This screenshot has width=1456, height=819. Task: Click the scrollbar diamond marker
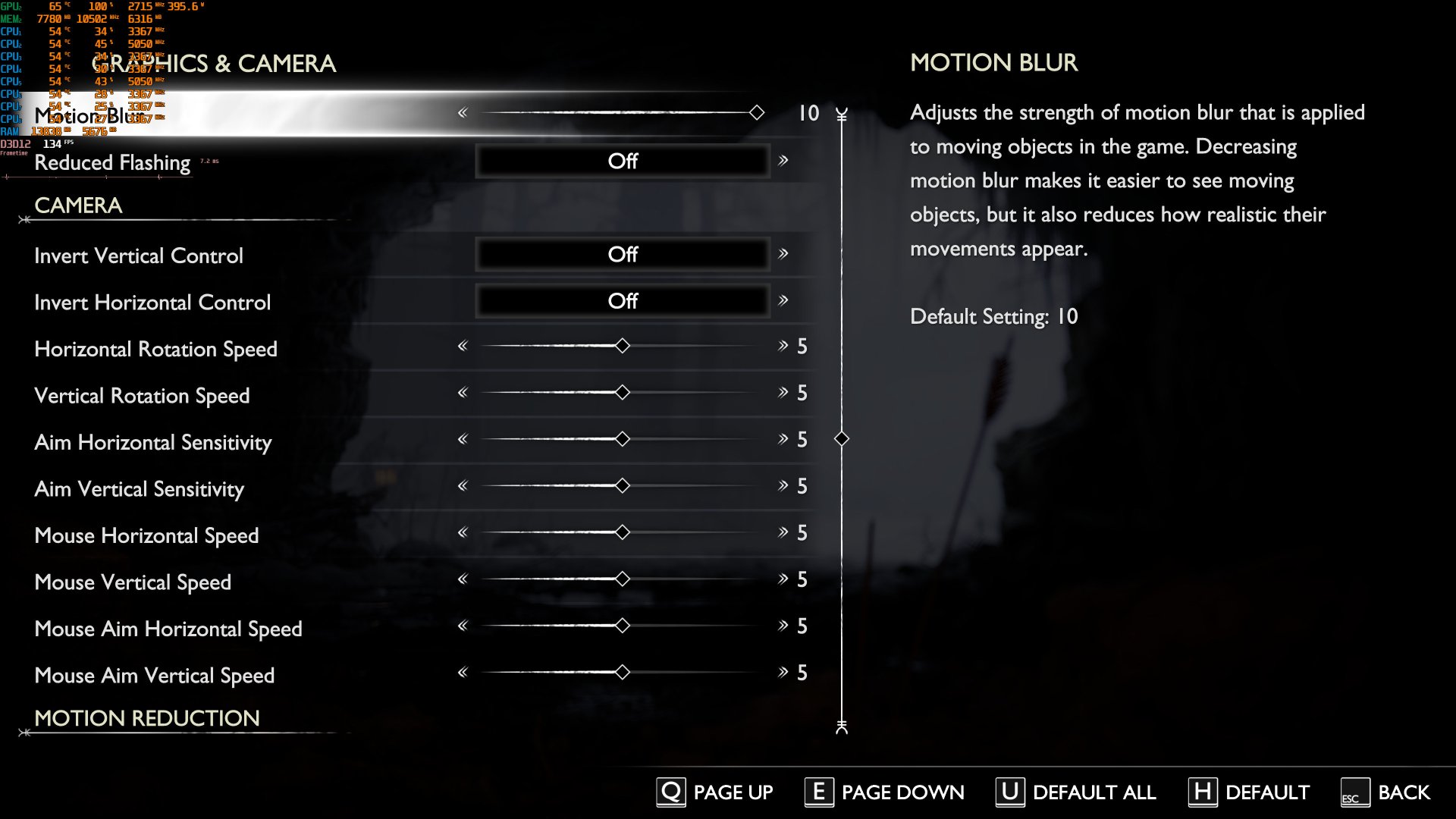pos(842,438)
